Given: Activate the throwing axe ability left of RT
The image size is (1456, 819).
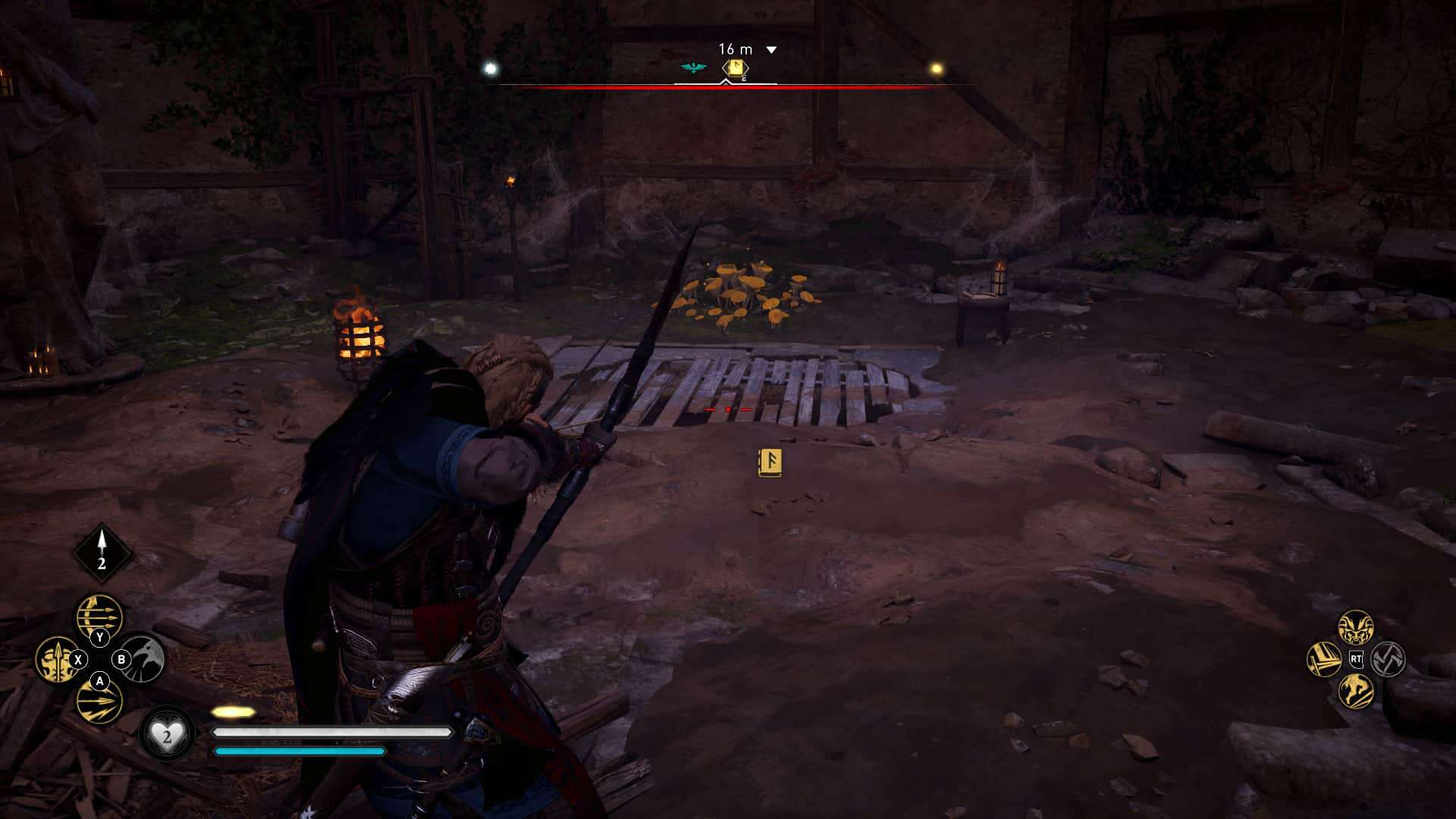Looking at the screenshot, I should click(x=1323, y=659).
